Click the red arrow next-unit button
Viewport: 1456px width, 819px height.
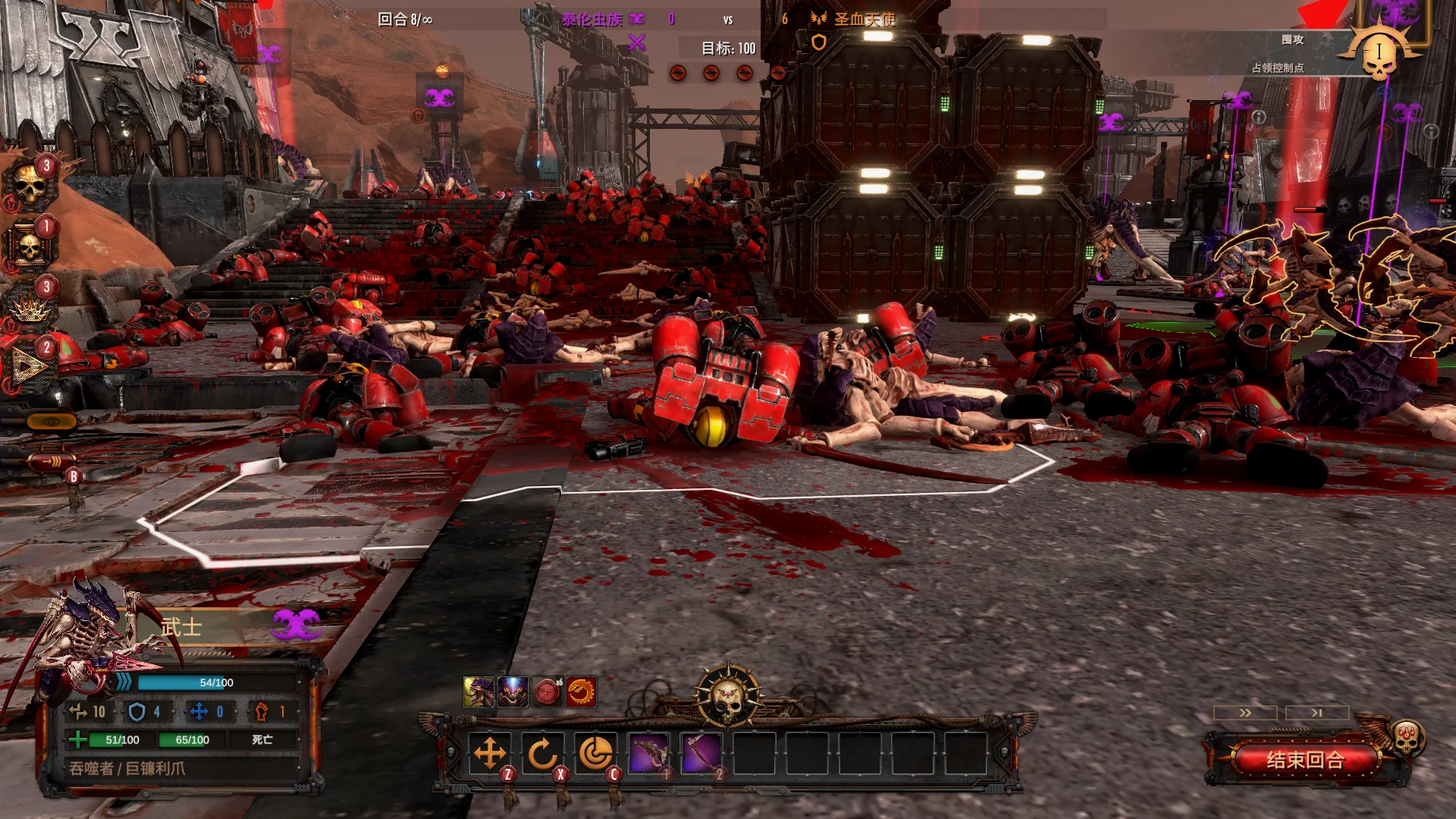click(52, 460)
